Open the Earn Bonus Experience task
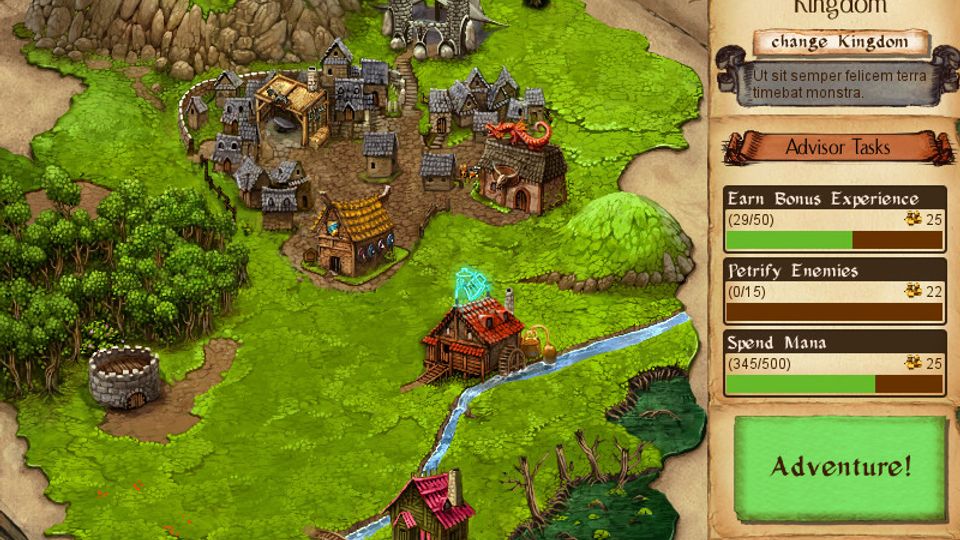 click(x=834, y=218)
